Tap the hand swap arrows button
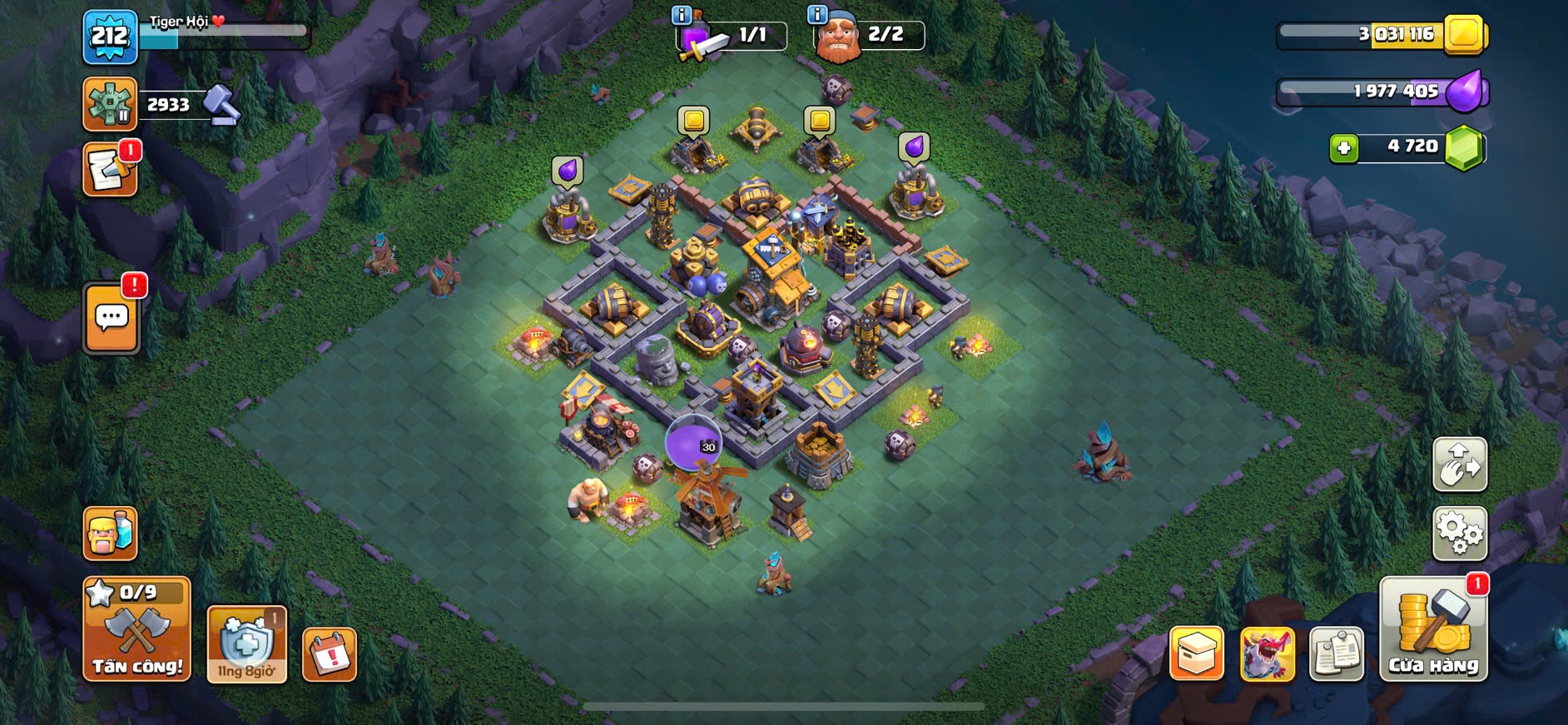1568x725 pixels. [1459, 464]
